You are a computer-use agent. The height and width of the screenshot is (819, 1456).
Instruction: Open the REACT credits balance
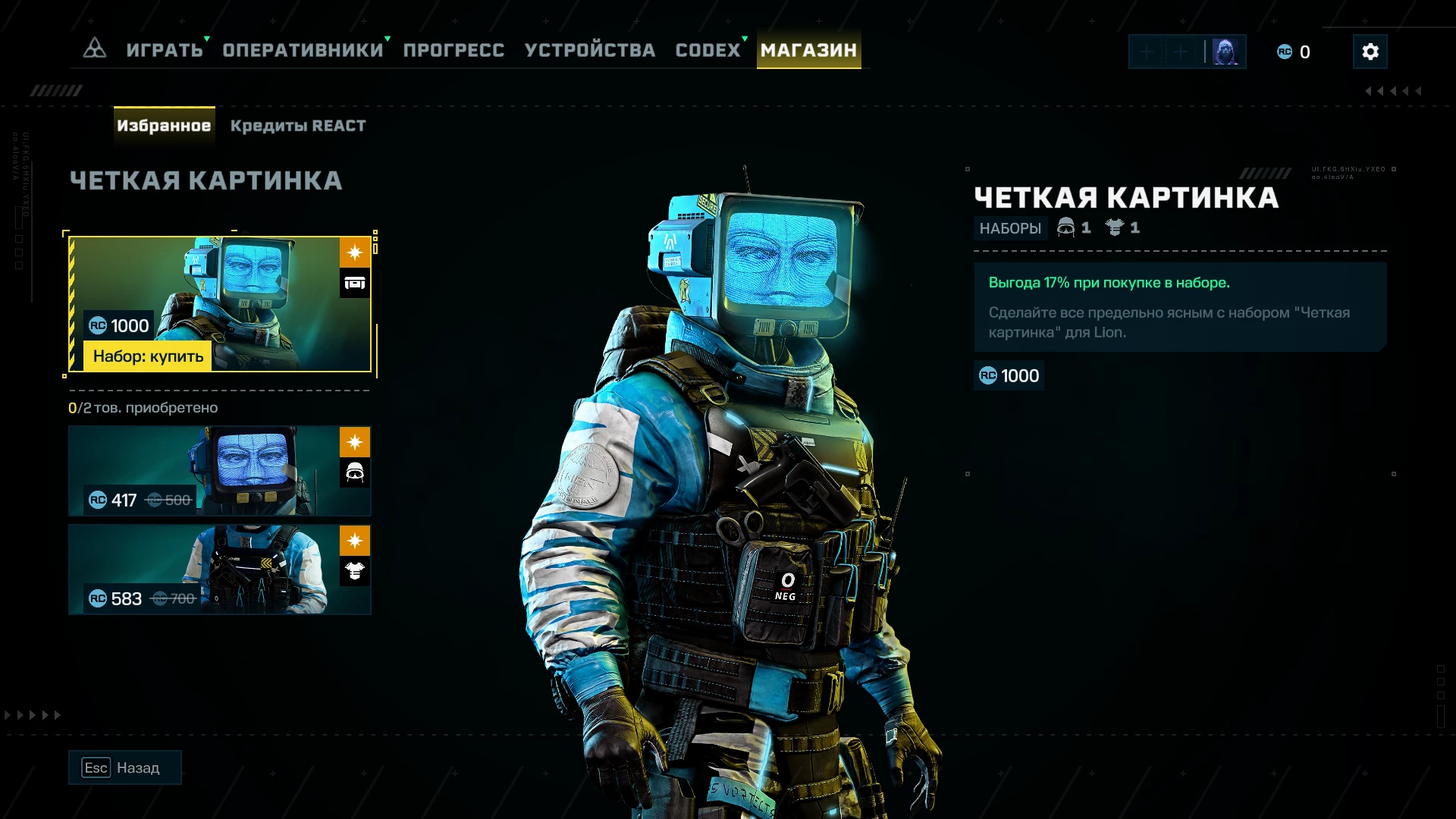point(1294,52)
